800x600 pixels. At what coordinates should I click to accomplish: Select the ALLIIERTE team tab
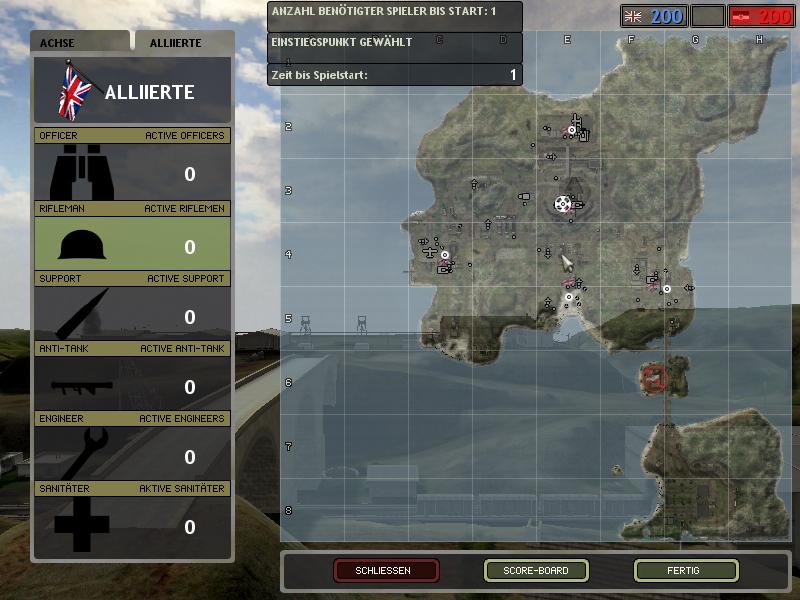pyautogui.click(x=182, y=43)
